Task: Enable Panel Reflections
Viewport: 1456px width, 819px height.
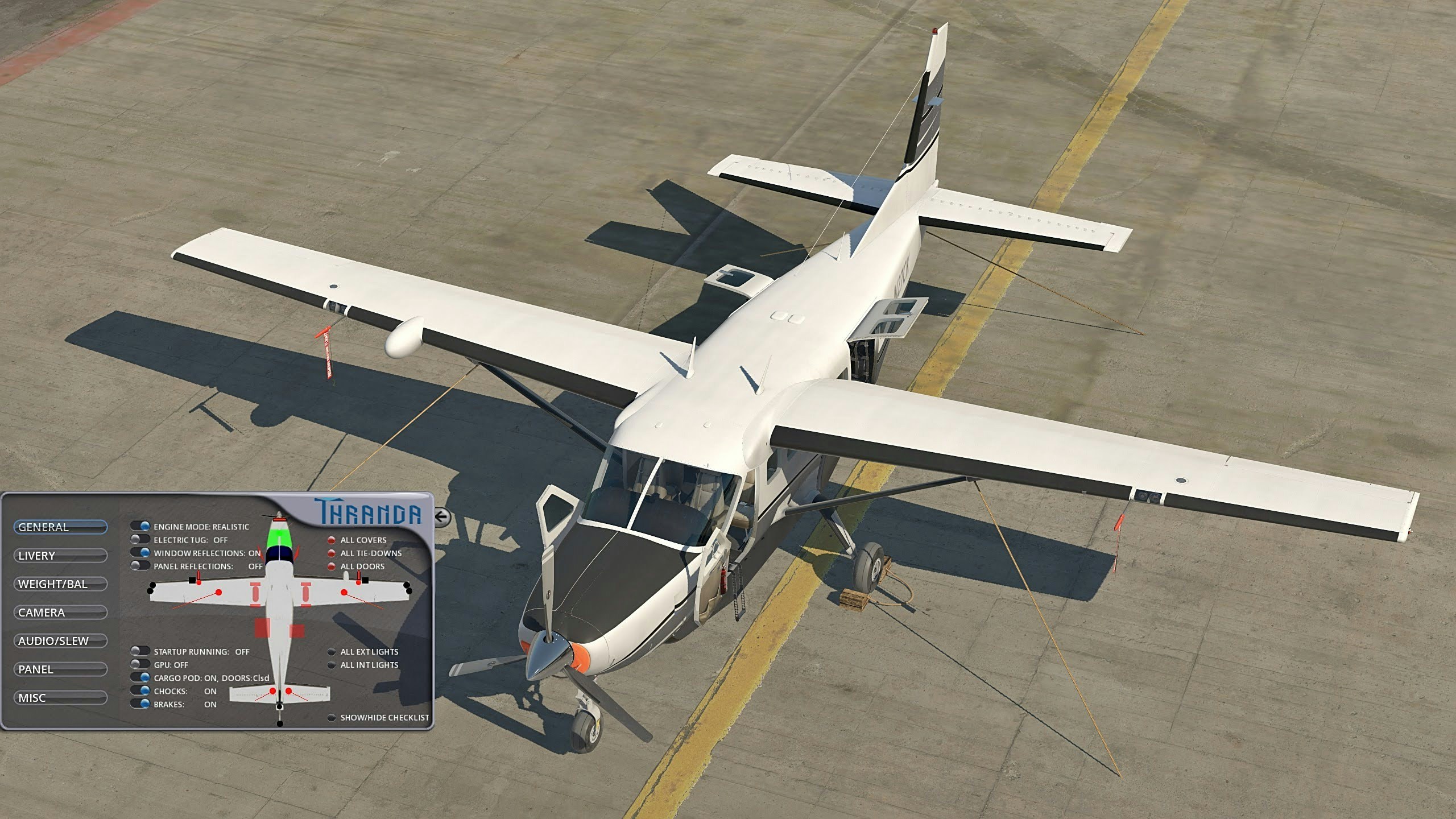Action: coord(140,566)
